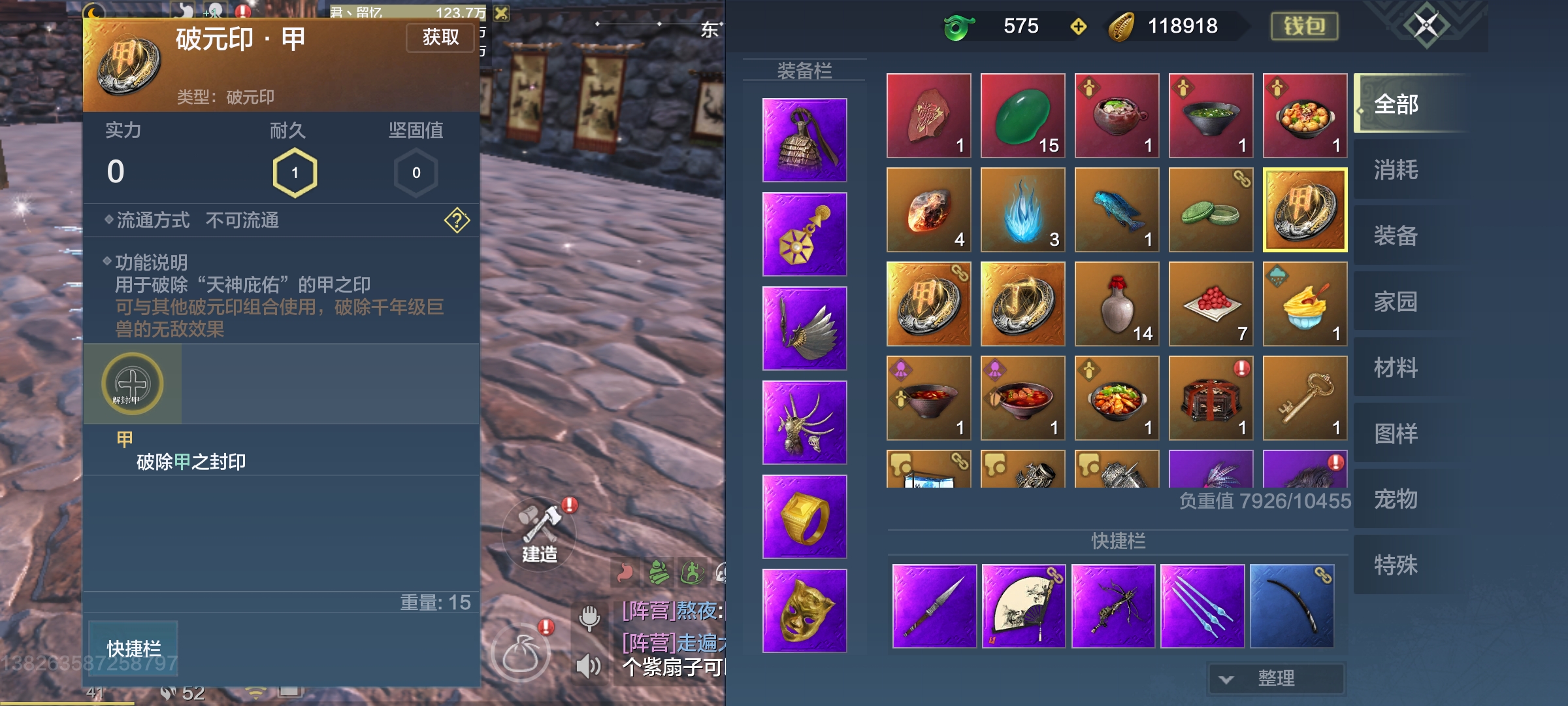Select the golden key item in the inventory grid

point(1305,399)
